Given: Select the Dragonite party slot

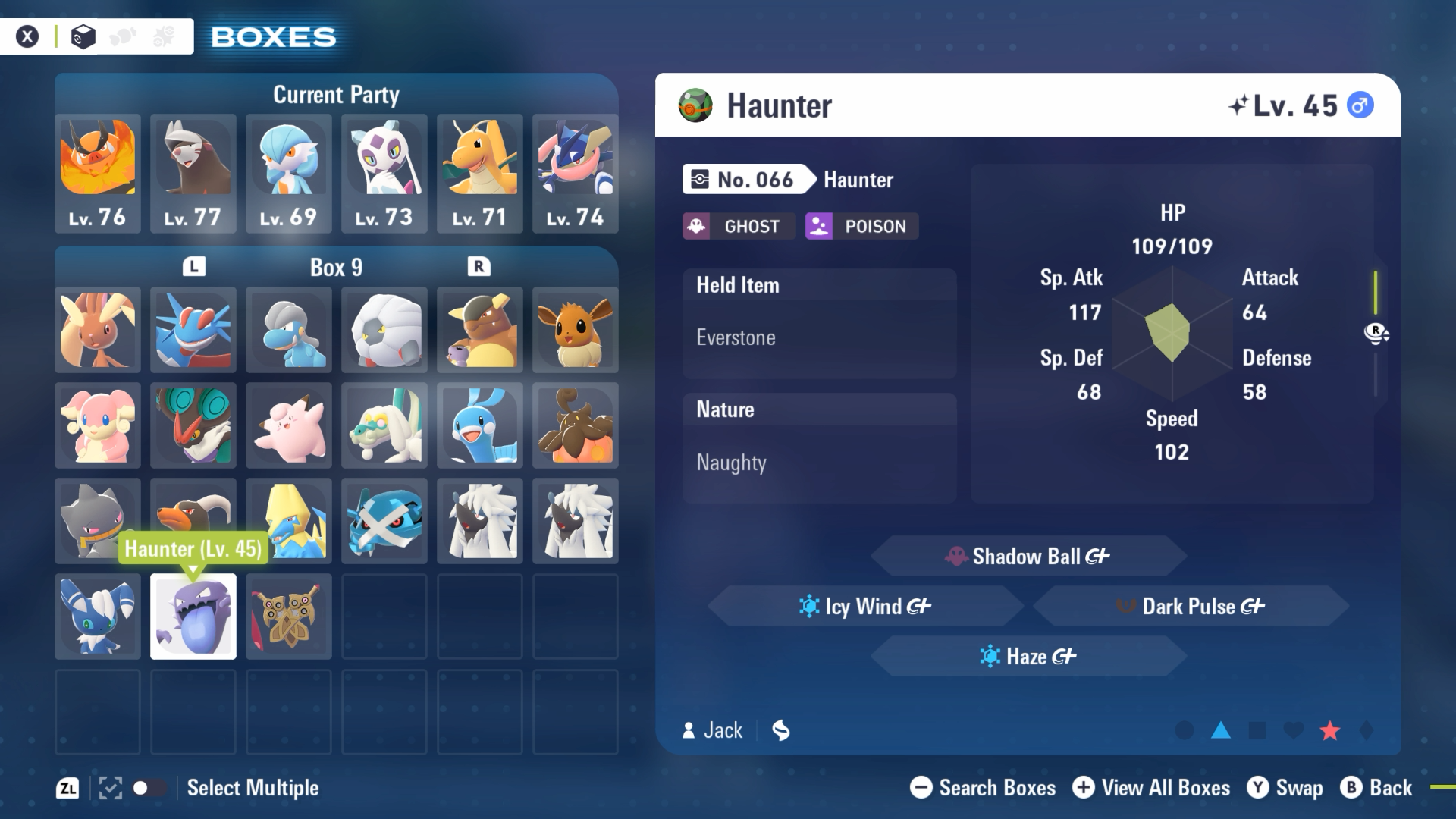Looking at the screenshot, I should click(x=479, y=173).
